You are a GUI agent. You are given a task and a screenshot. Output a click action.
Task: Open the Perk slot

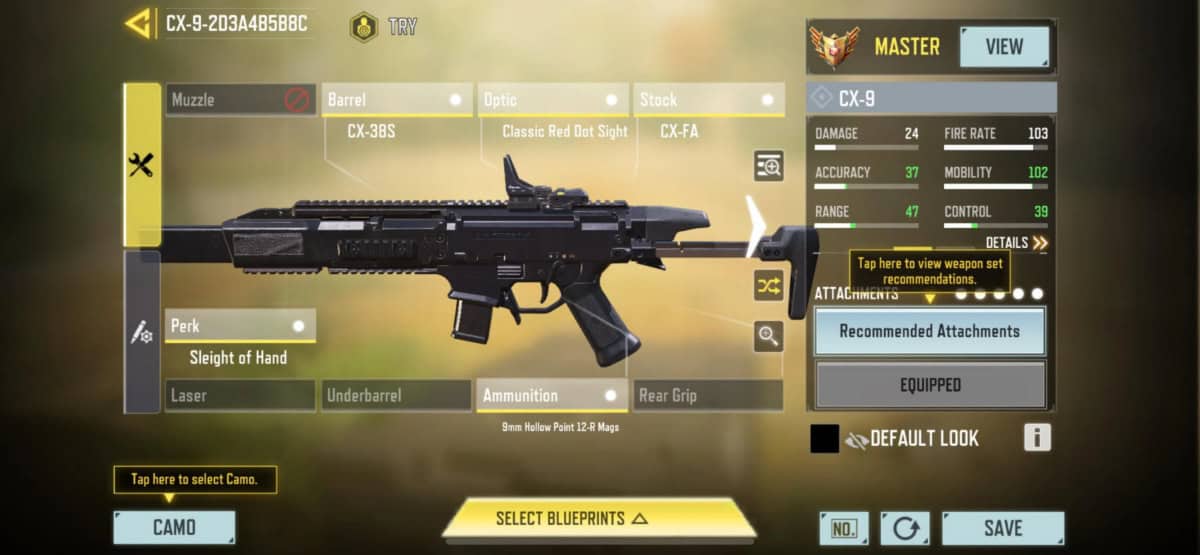click(x=240, y=326)
